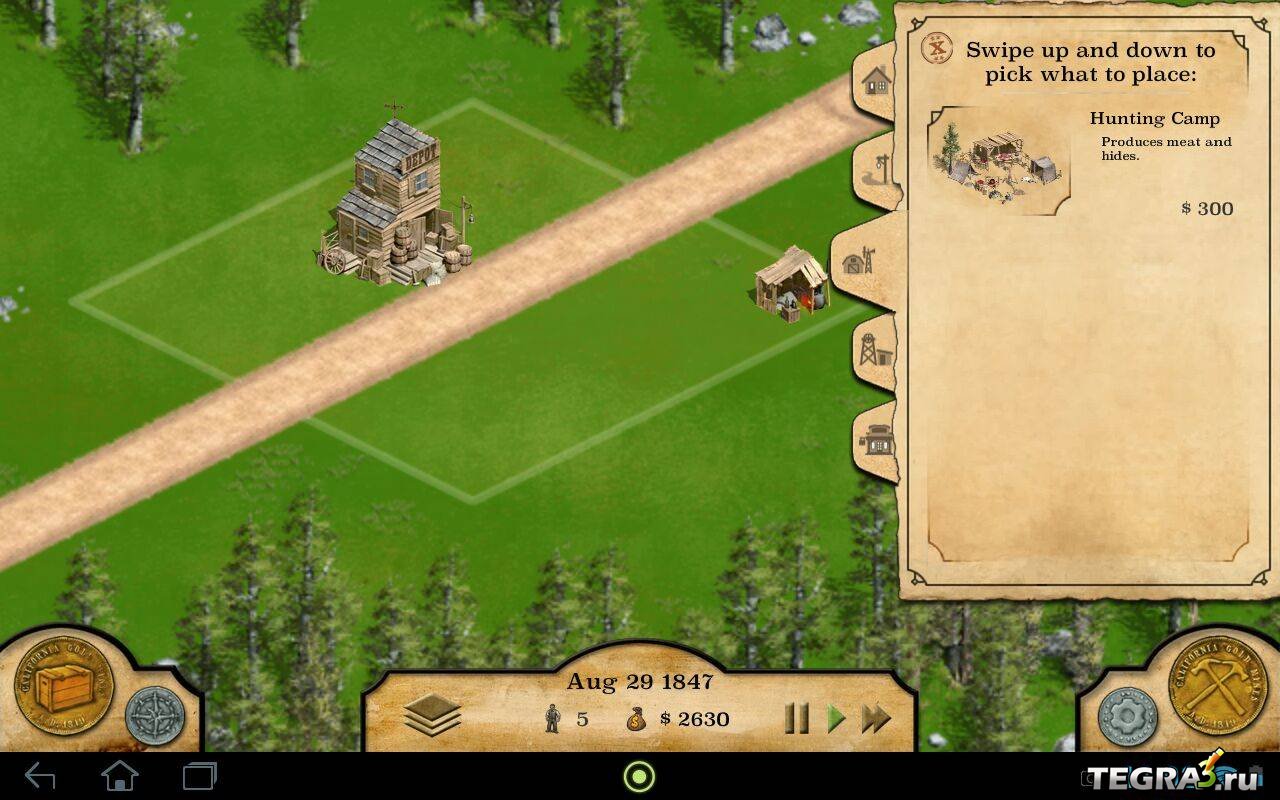Toggle the stacked layers view

tap(432, 716)
